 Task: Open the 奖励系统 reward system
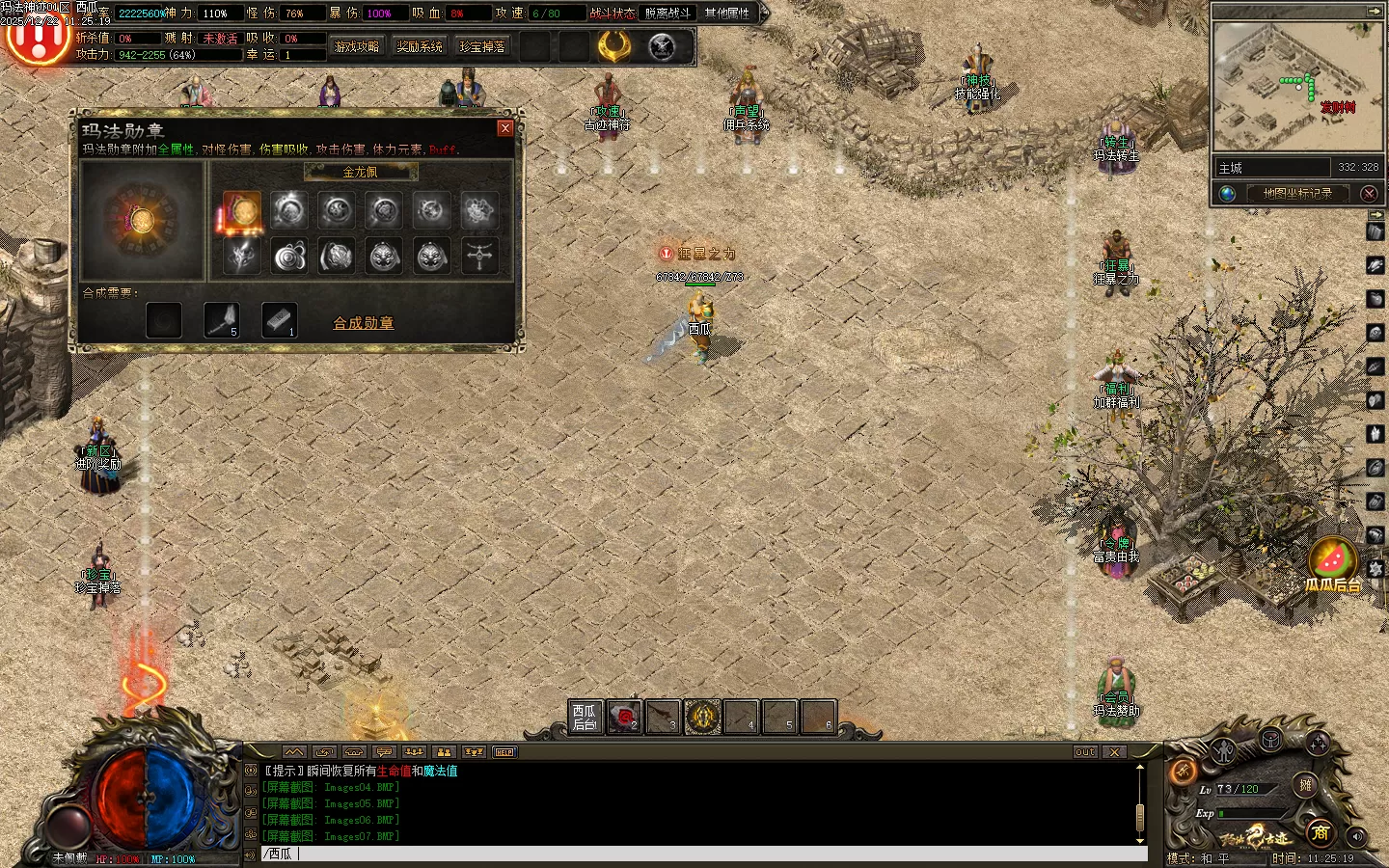click(420, 46)
